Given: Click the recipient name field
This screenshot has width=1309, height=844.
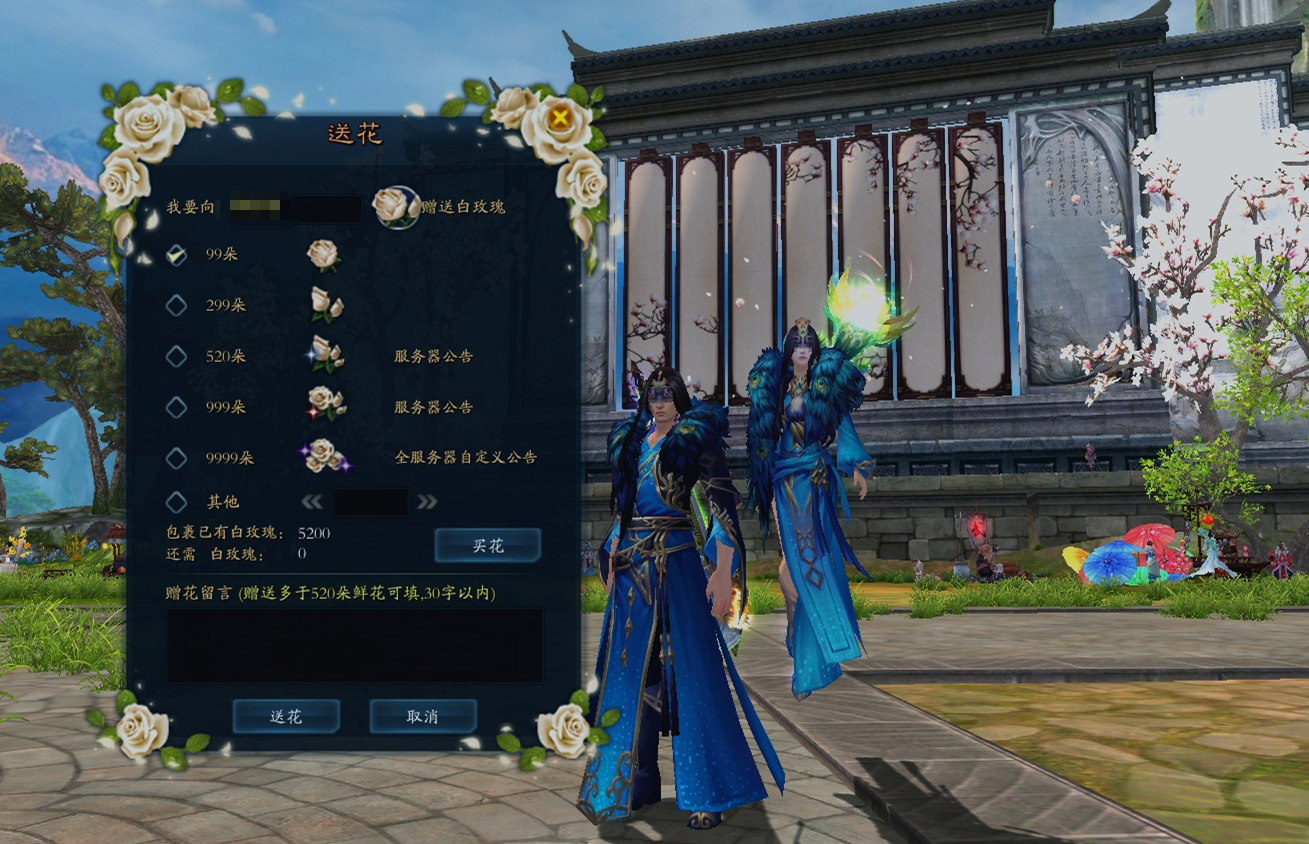Looking at the screenshot, I should (x=293, y=208).
